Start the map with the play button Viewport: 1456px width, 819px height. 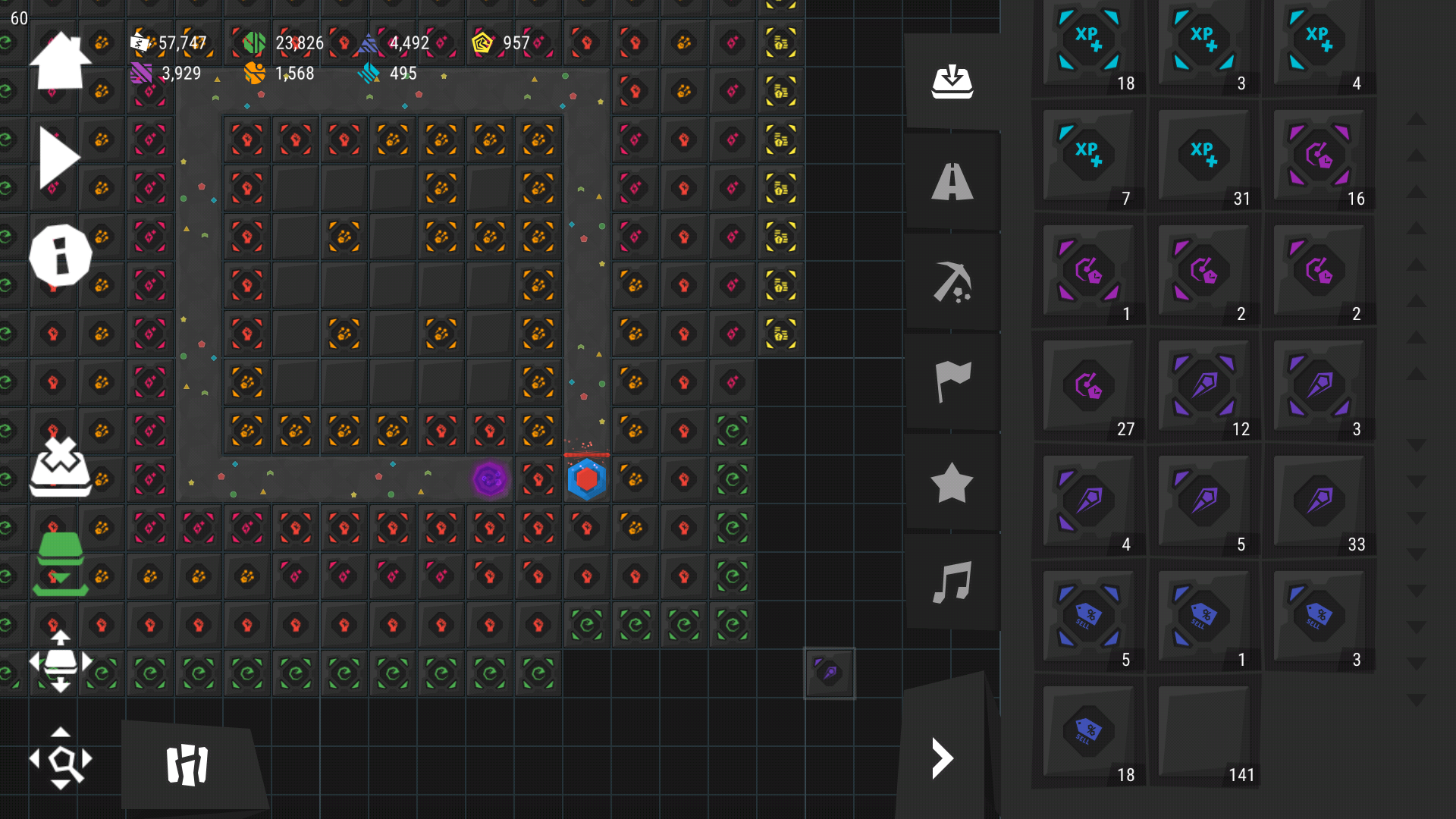pyautogui.click(x=59, y=158)
